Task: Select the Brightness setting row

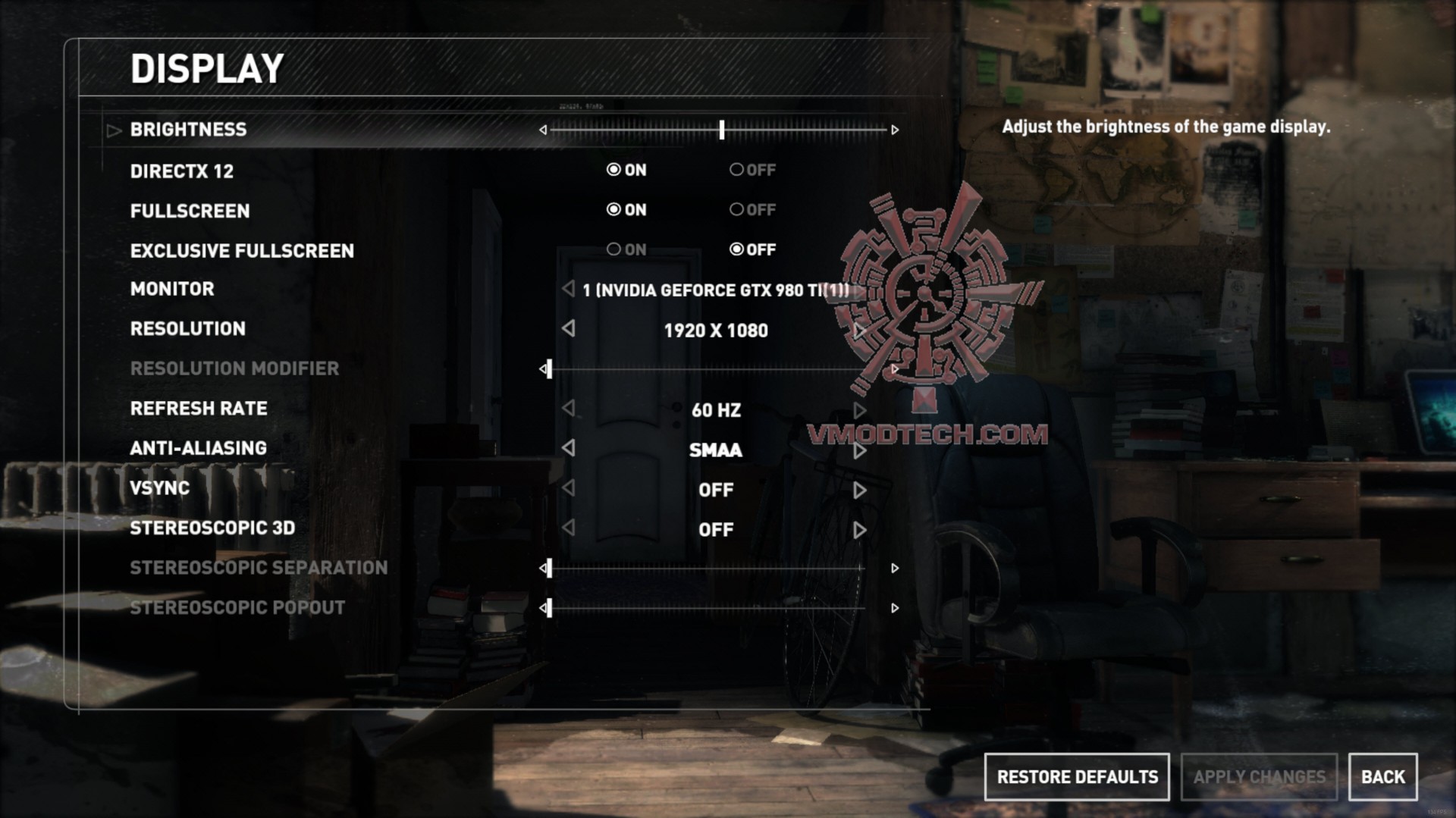Action: (188, 130)
